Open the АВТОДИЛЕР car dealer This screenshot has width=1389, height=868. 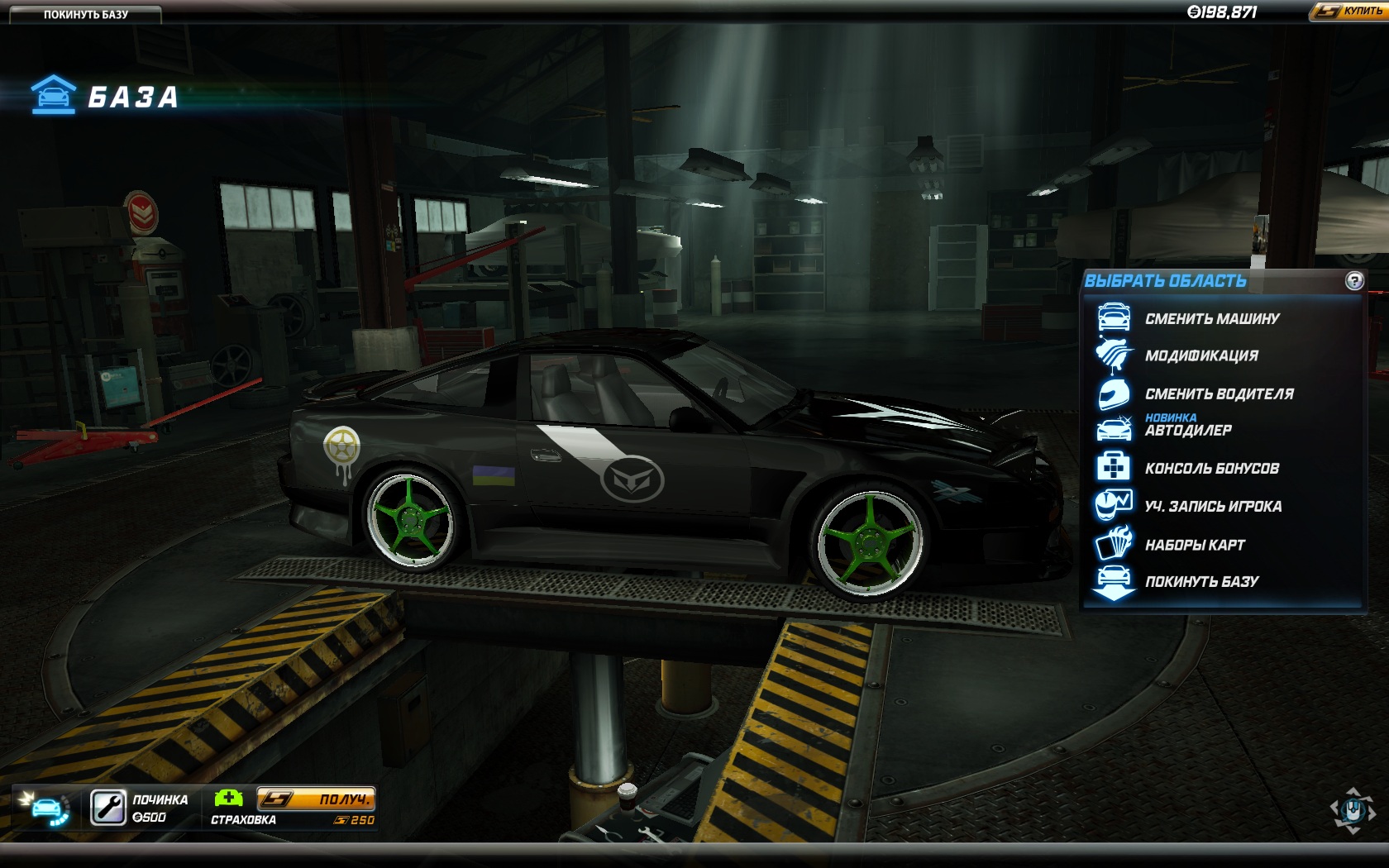pos(1188,430)
